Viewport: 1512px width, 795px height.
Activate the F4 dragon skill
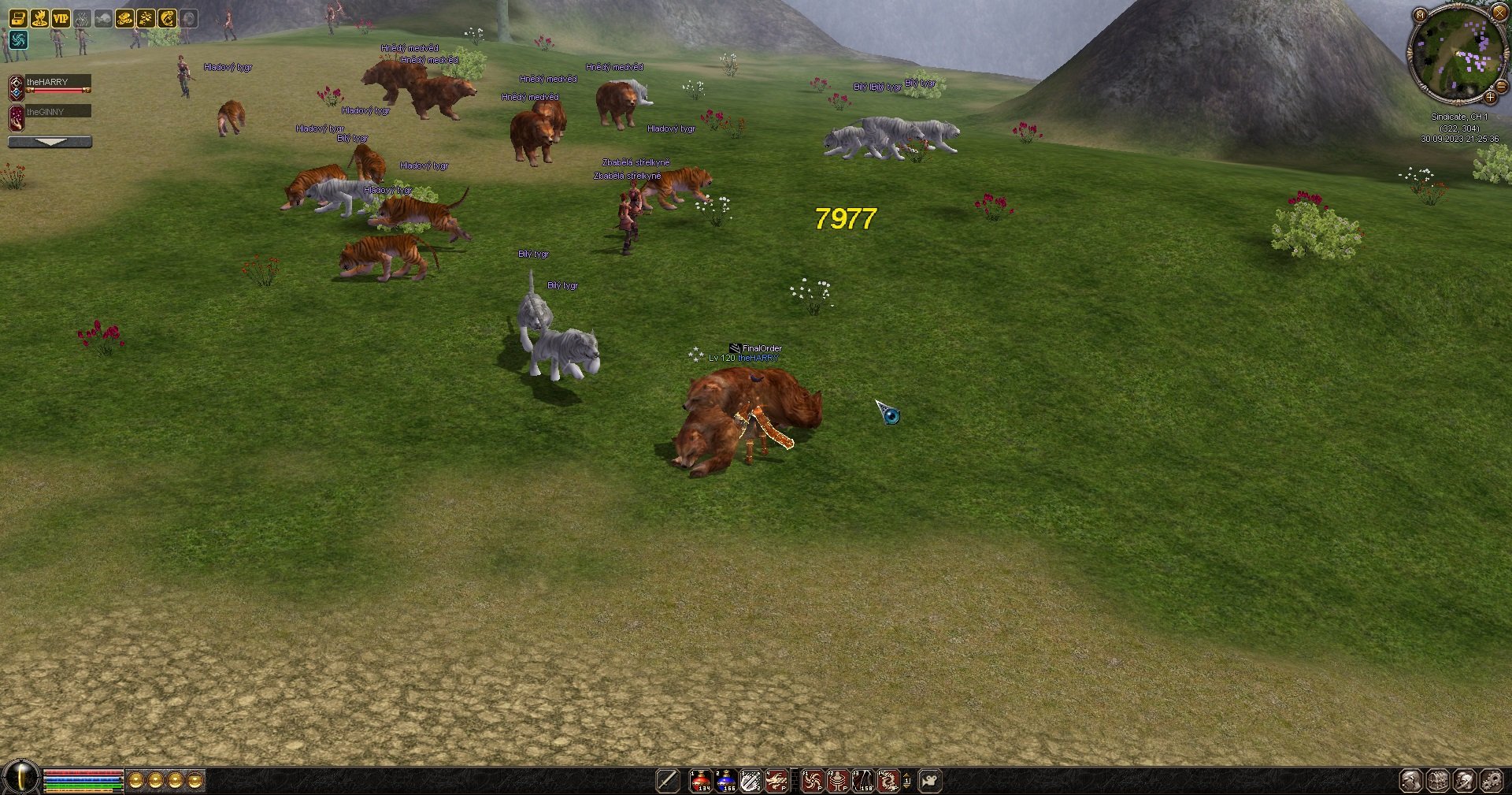click(x=888, y=780)
